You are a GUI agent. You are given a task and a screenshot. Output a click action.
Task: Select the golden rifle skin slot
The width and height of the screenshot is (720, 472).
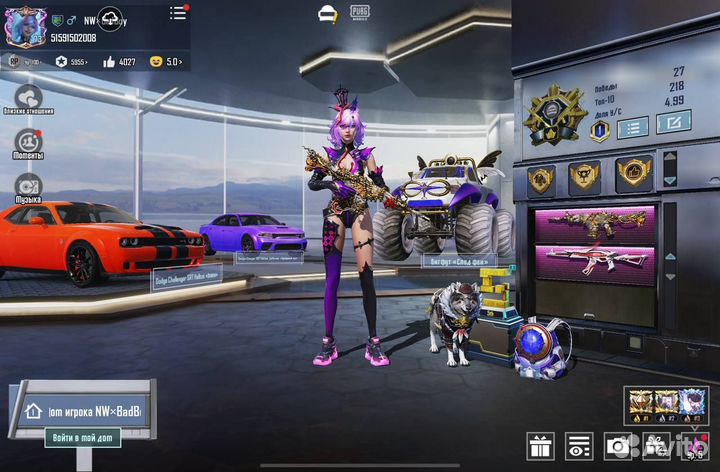coord(594,222)
